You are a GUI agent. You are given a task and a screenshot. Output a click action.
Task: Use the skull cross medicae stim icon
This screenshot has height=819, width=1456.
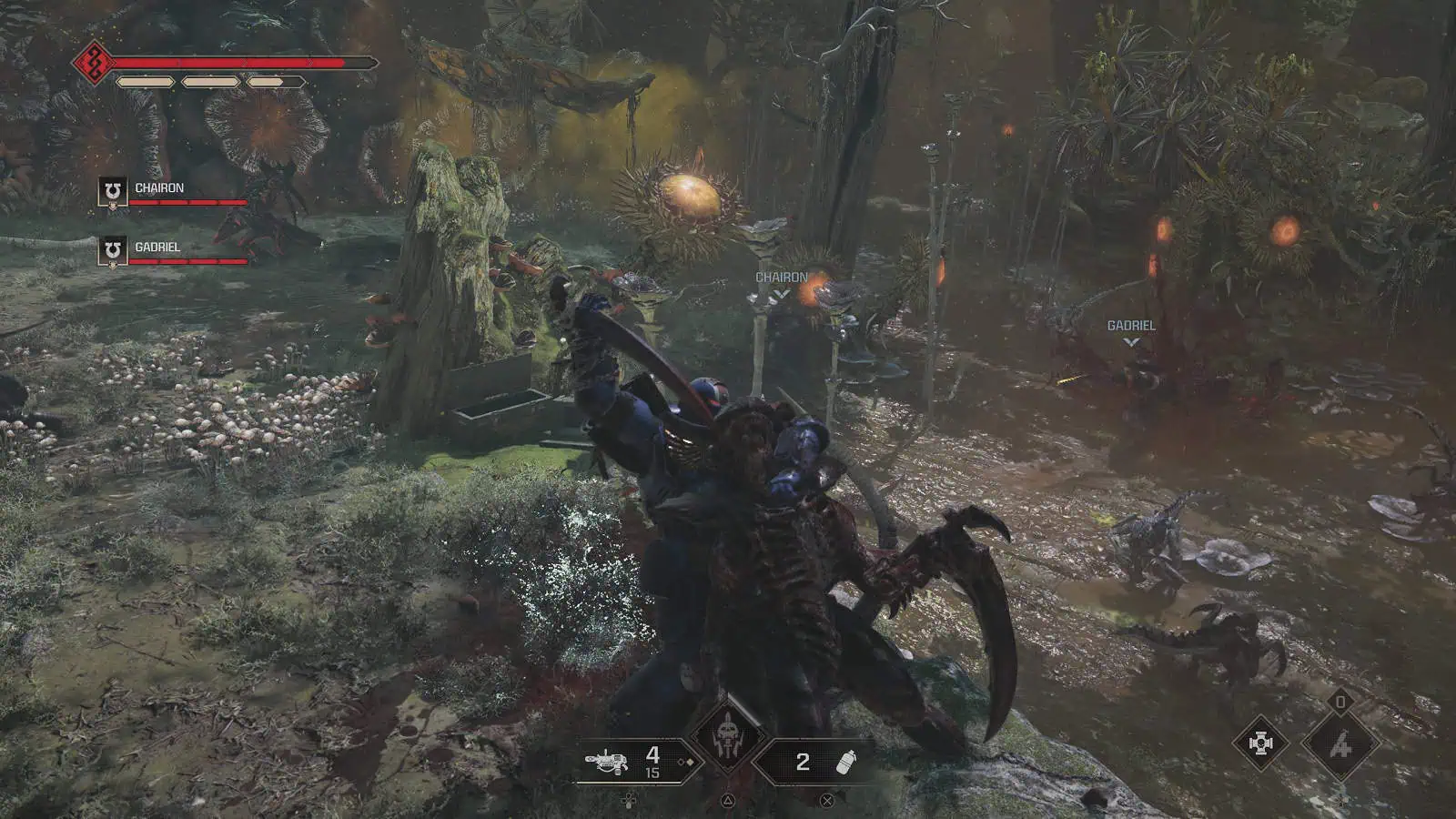[x=1260, y=743]
